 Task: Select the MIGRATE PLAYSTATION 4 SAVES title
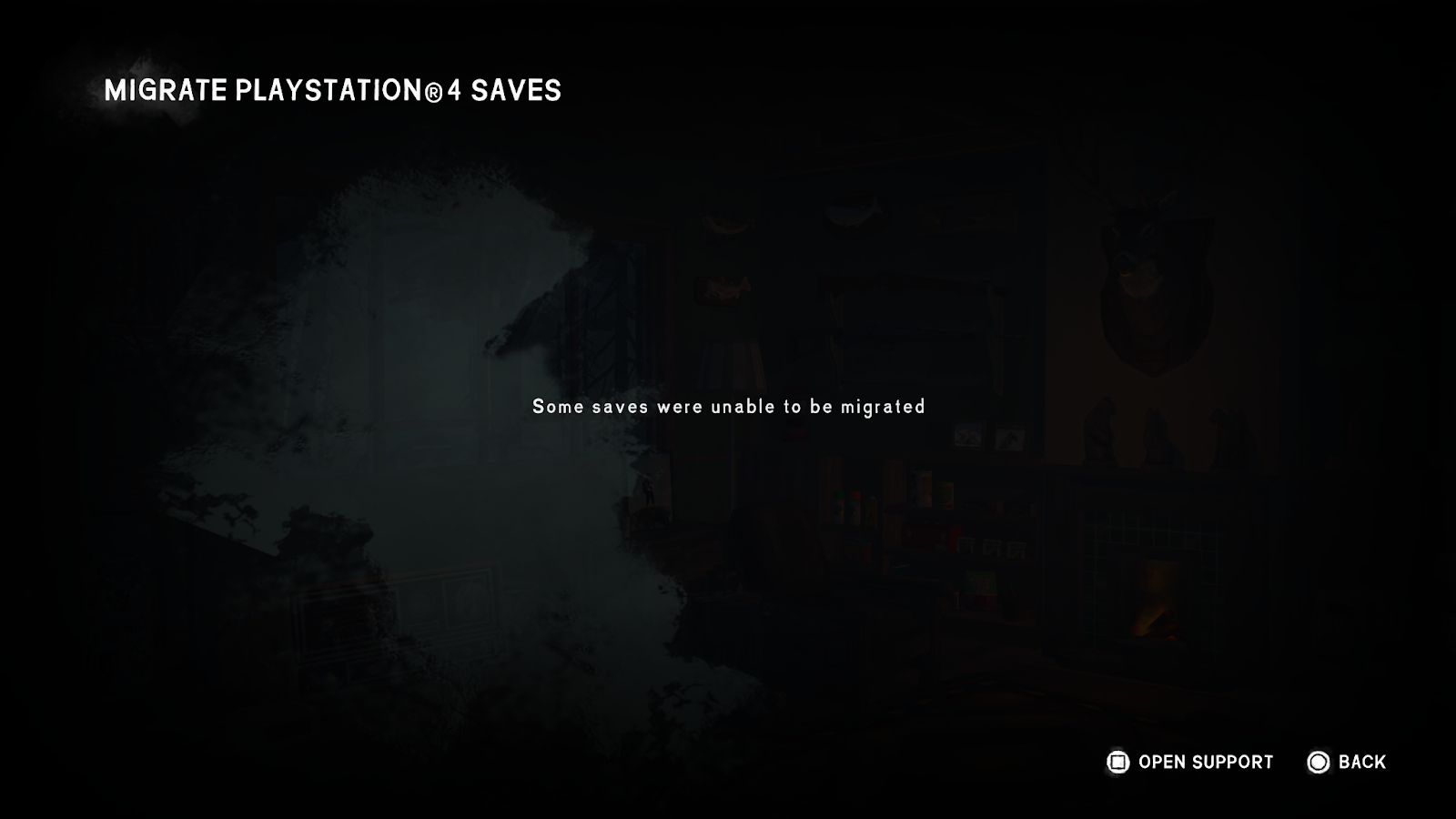pyautogui.click(x=334, y=90)
